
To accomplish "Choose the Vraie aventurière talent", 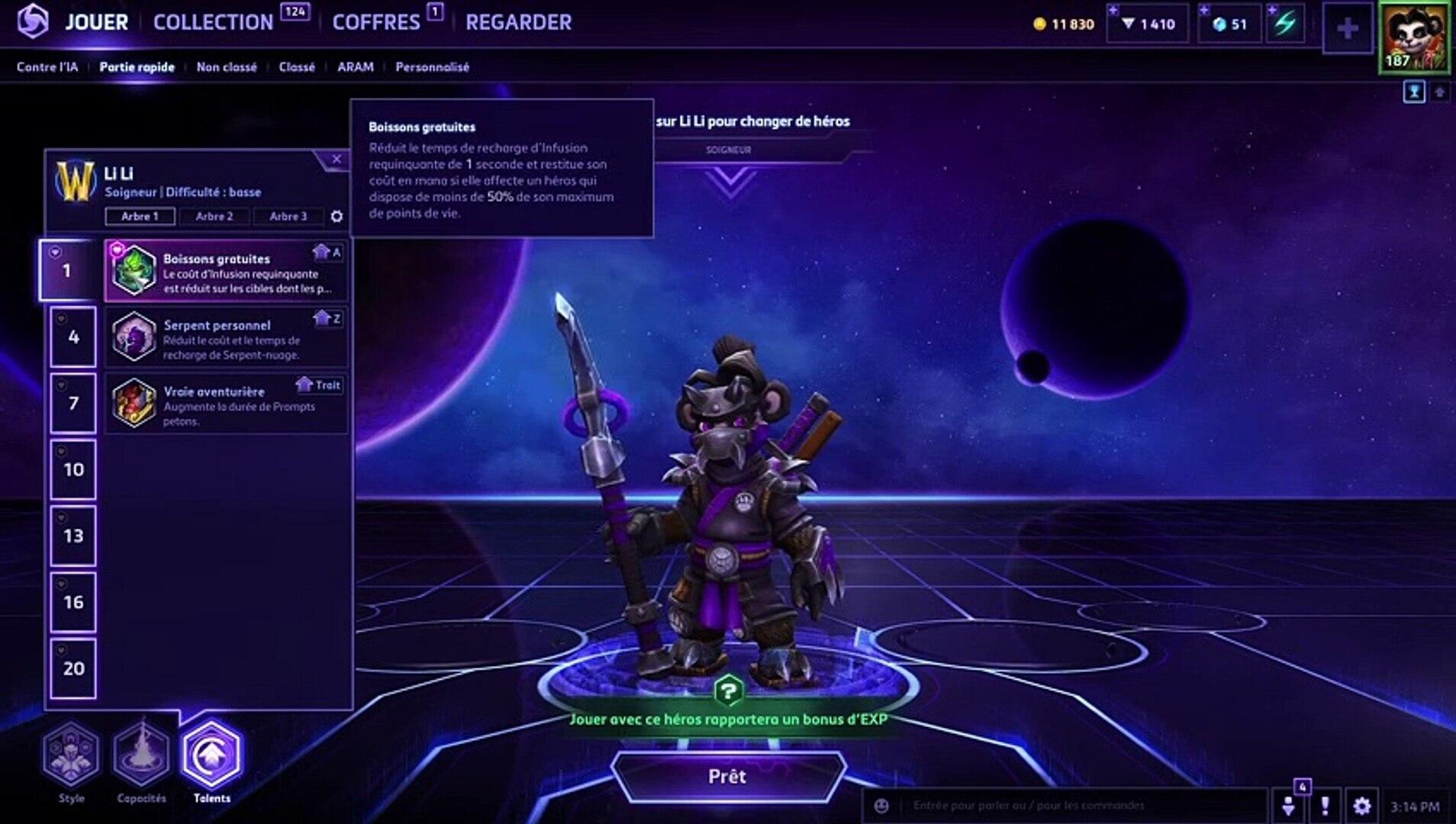I will click(226, 404).
